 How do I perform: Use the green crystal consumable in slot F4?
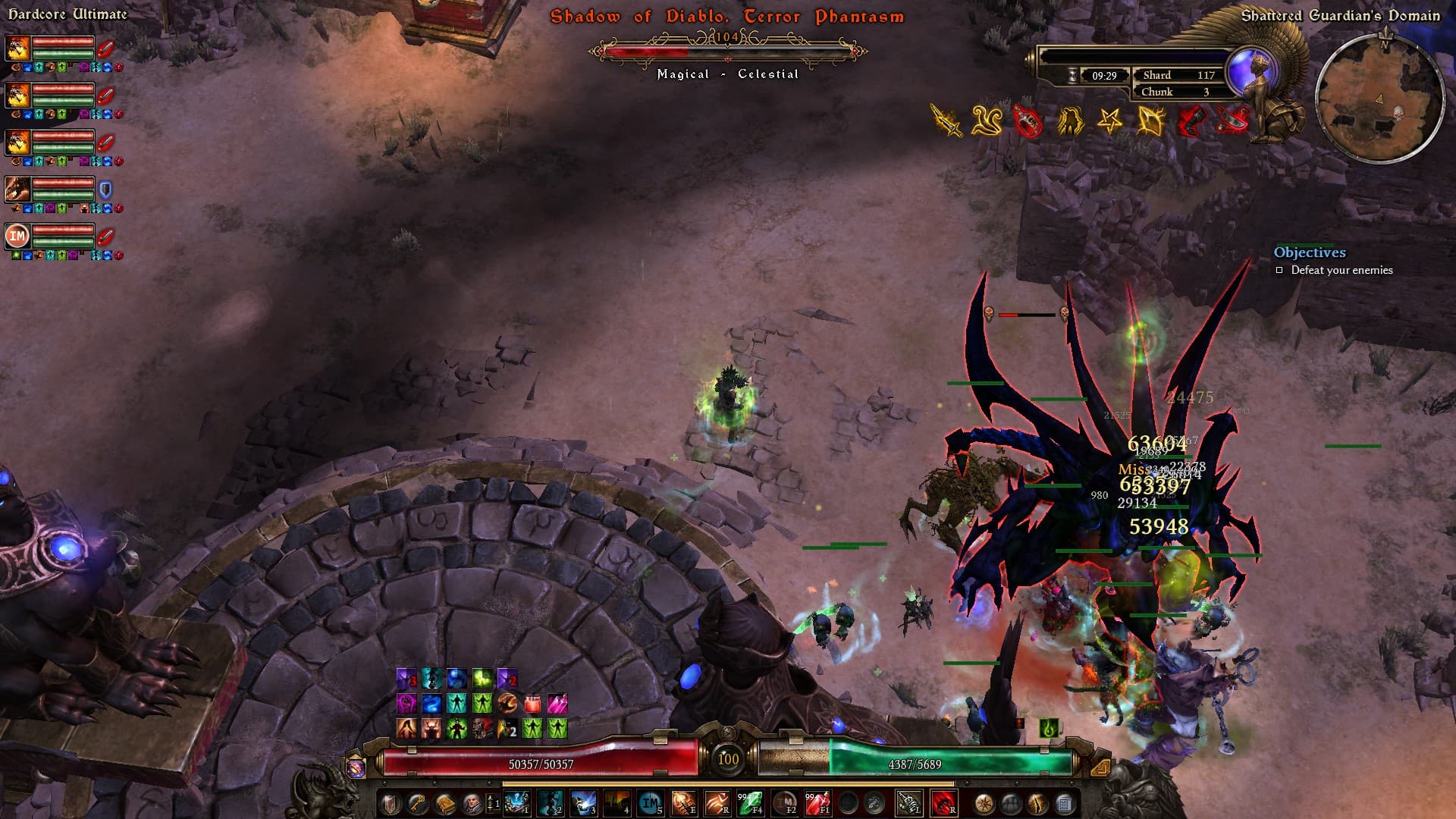pyautogui.click(x=750, y=803)
